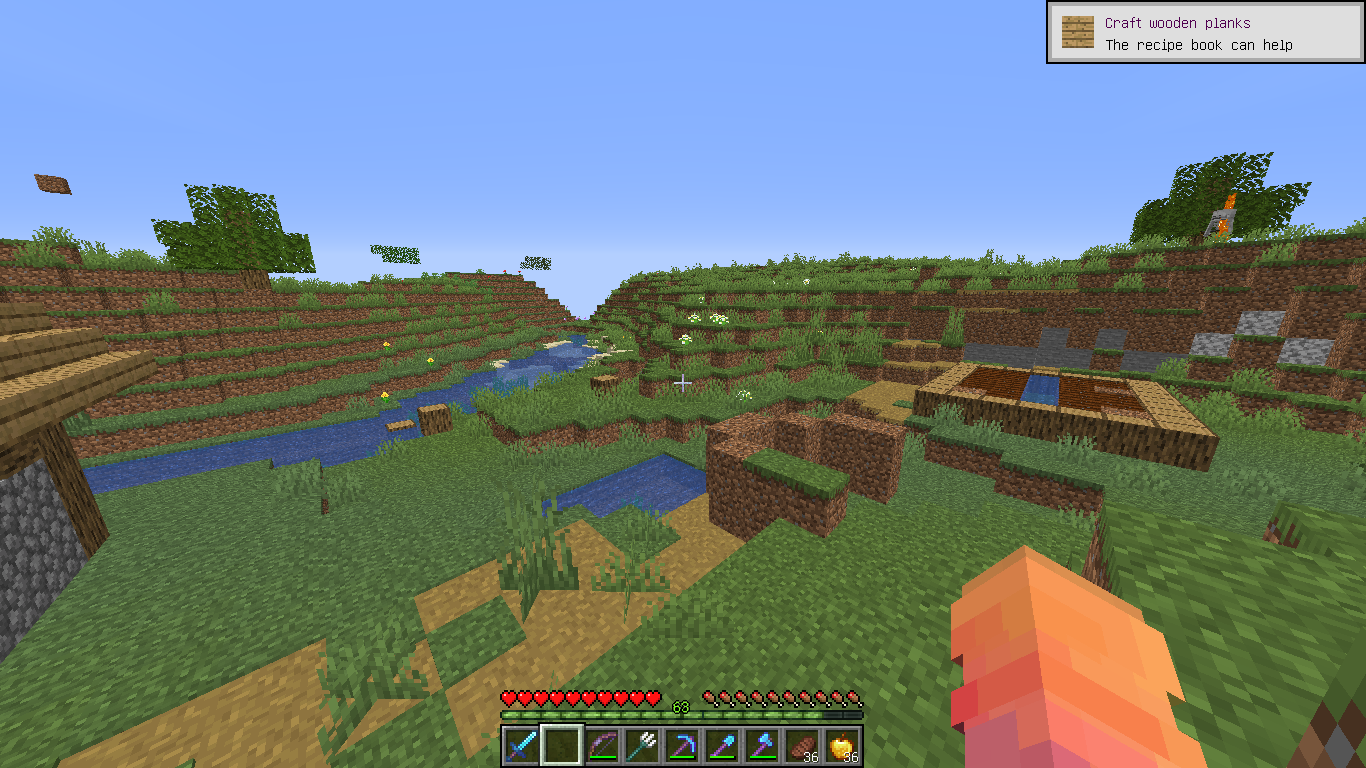Select the diamond sword hotbar slot
The height and width of the screenshot is (768, 1366).
coord(521,746)
